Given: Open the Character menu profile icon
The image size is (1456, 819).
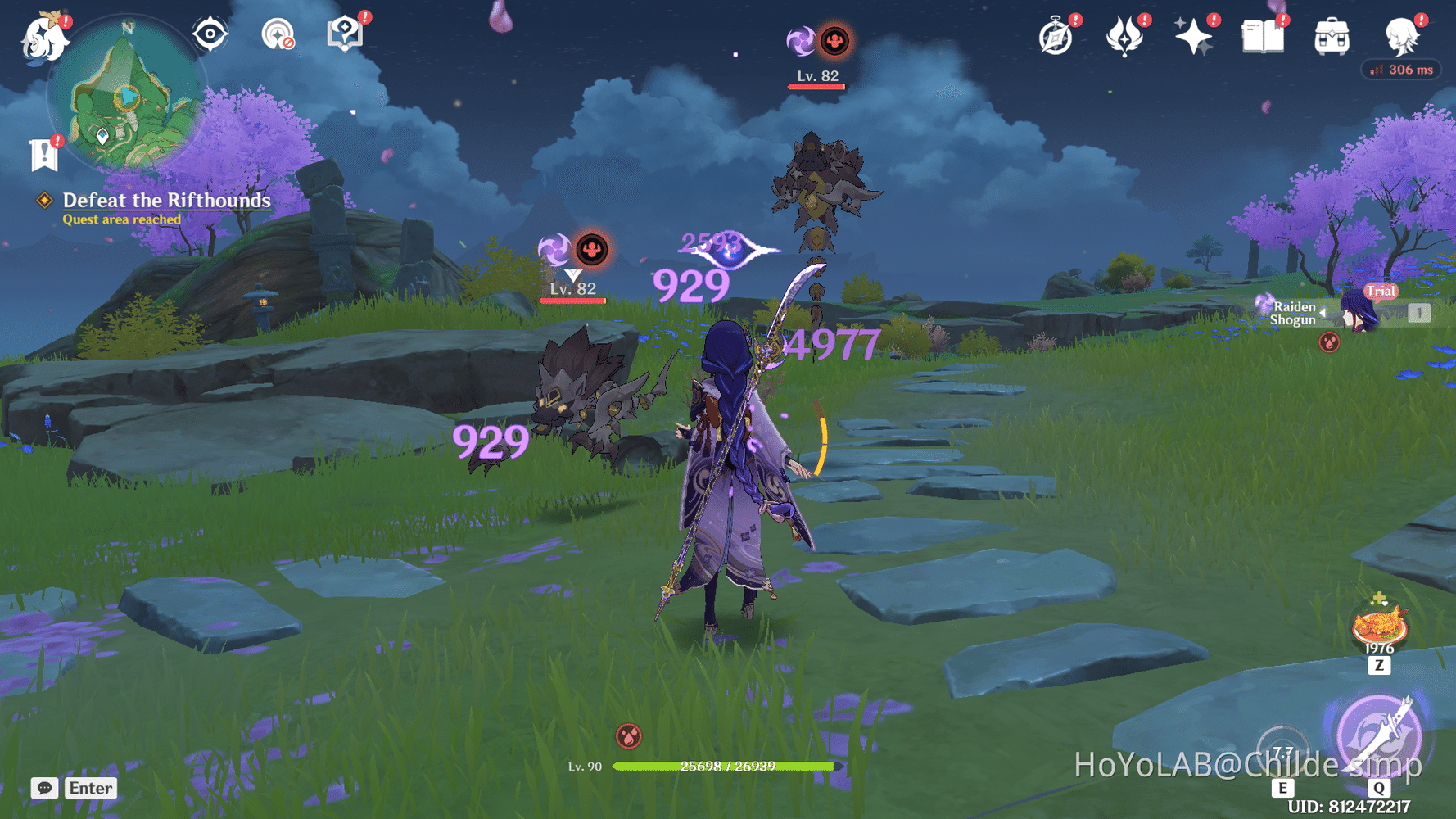Looking at the screenshot, I should (x=1402, y=34).
